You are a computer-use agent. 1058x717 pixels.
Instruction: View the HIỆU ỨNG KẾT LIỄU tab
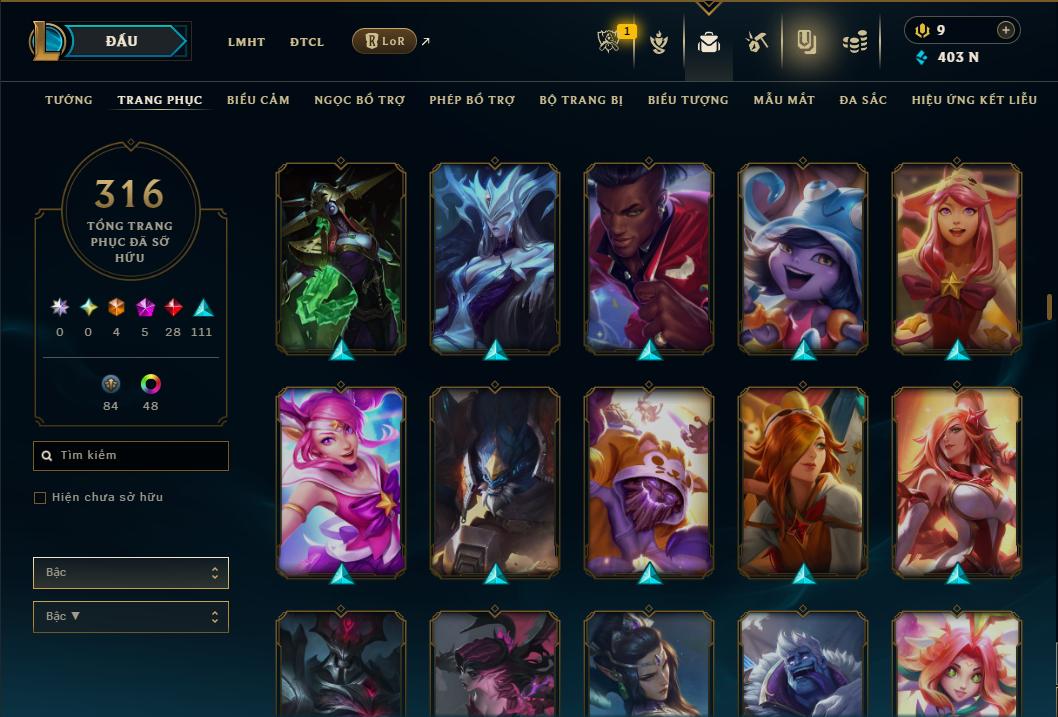coord(974,100)
